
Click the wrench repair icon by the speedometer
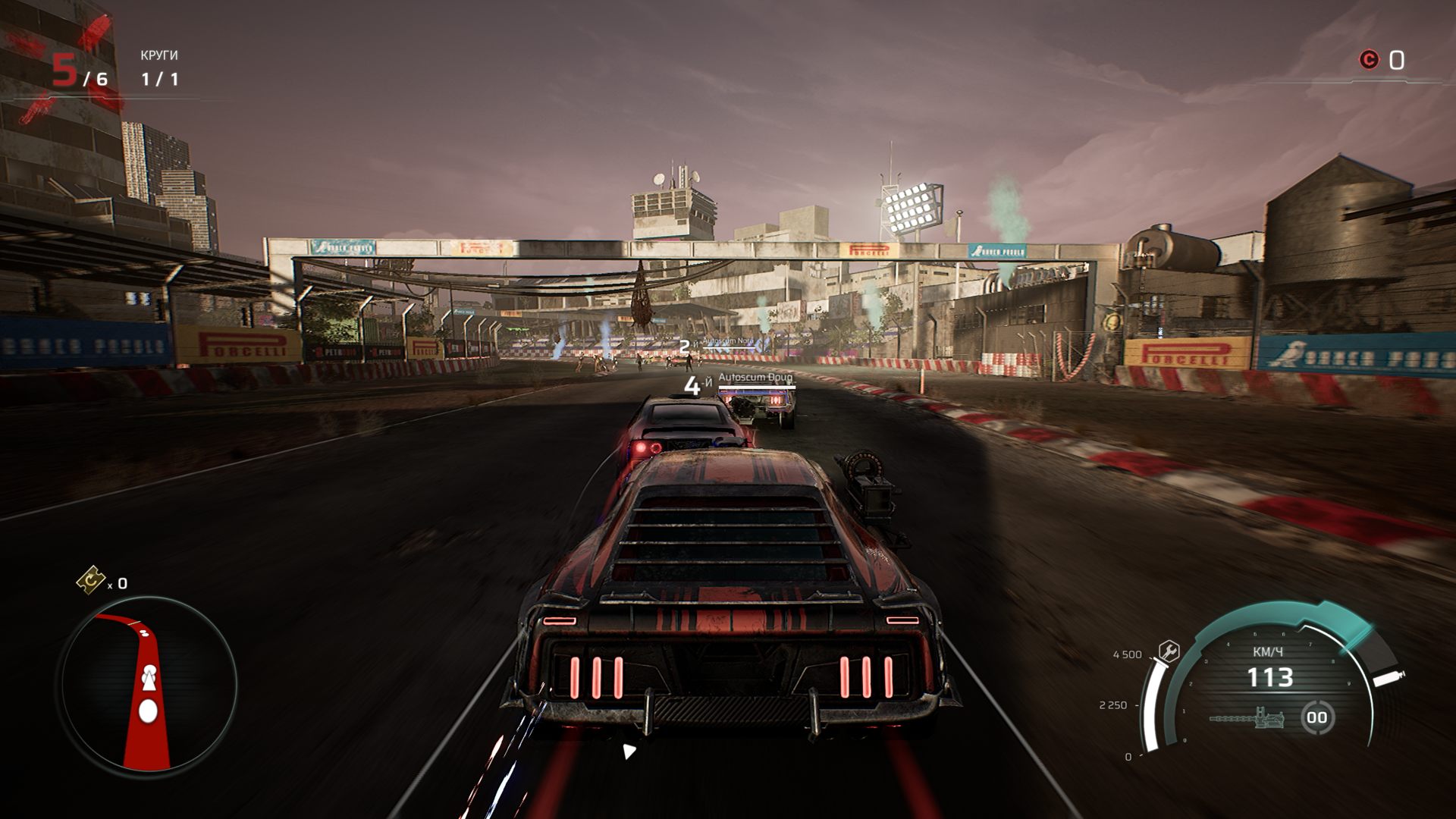1169,651
